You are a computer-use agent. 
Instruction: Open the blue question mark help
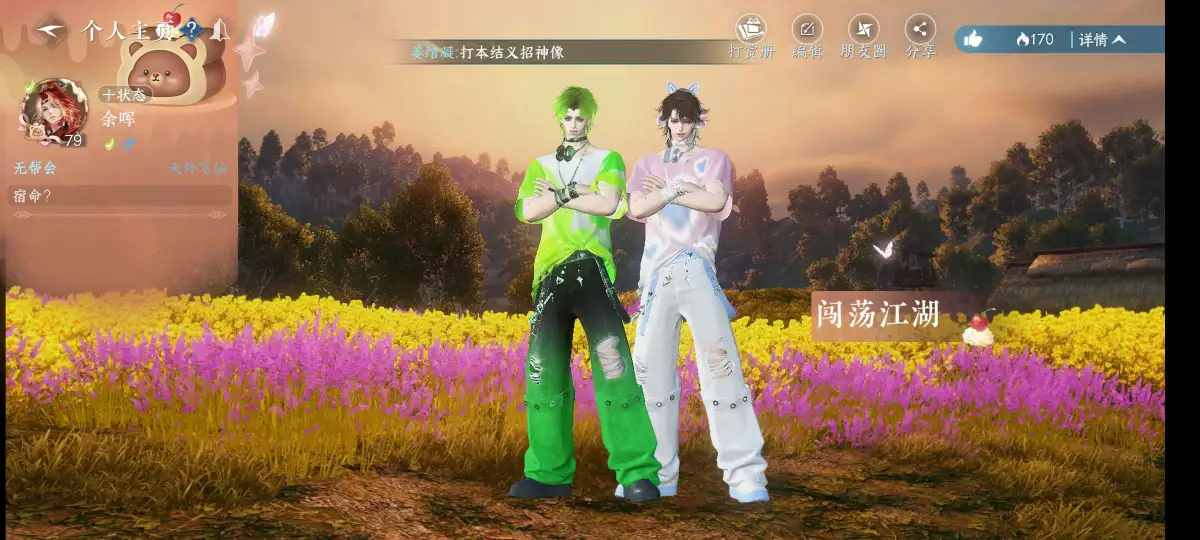click(192, 30)
